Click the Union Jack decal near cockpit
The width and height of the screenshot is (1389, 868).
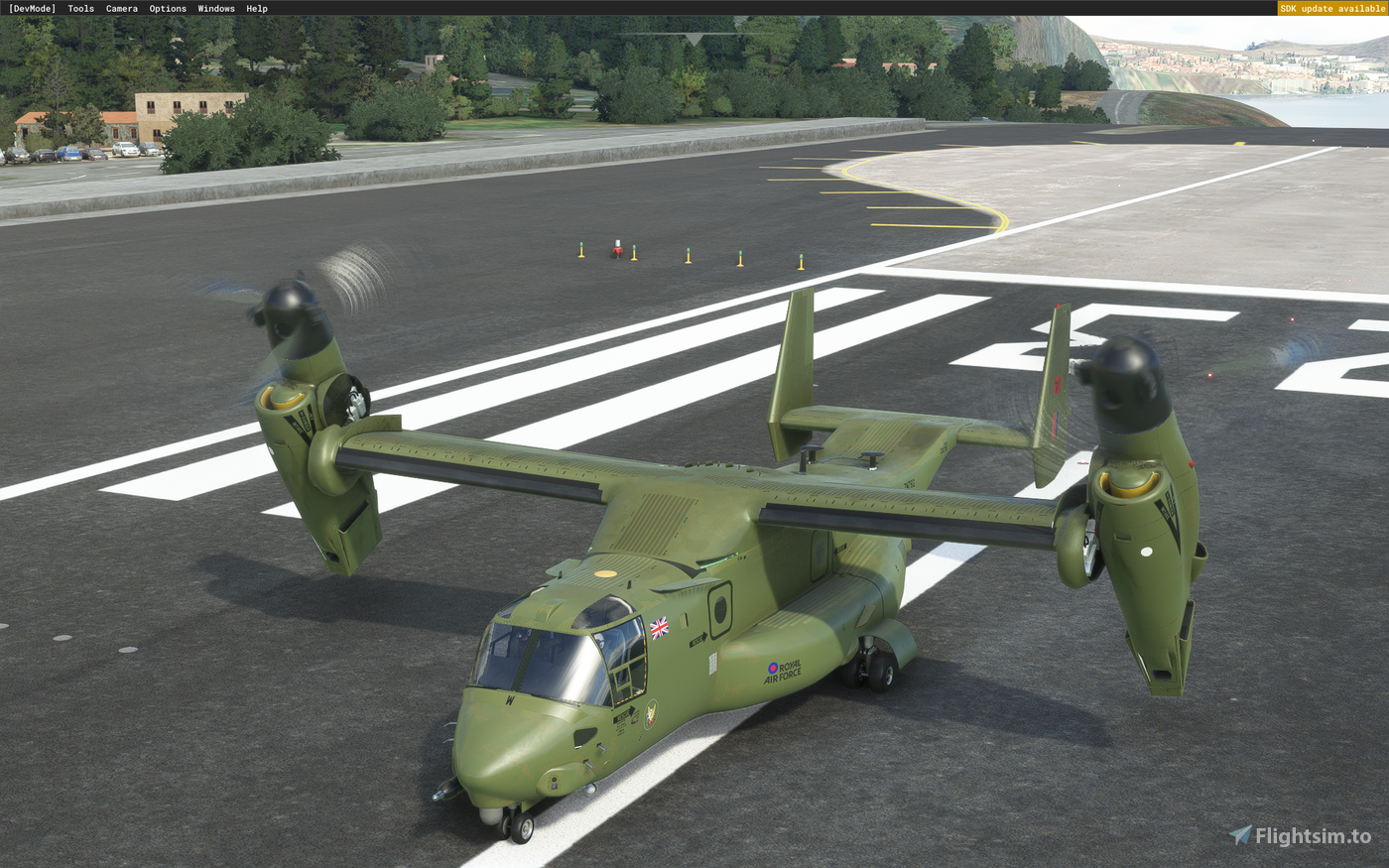pos(658,627)
